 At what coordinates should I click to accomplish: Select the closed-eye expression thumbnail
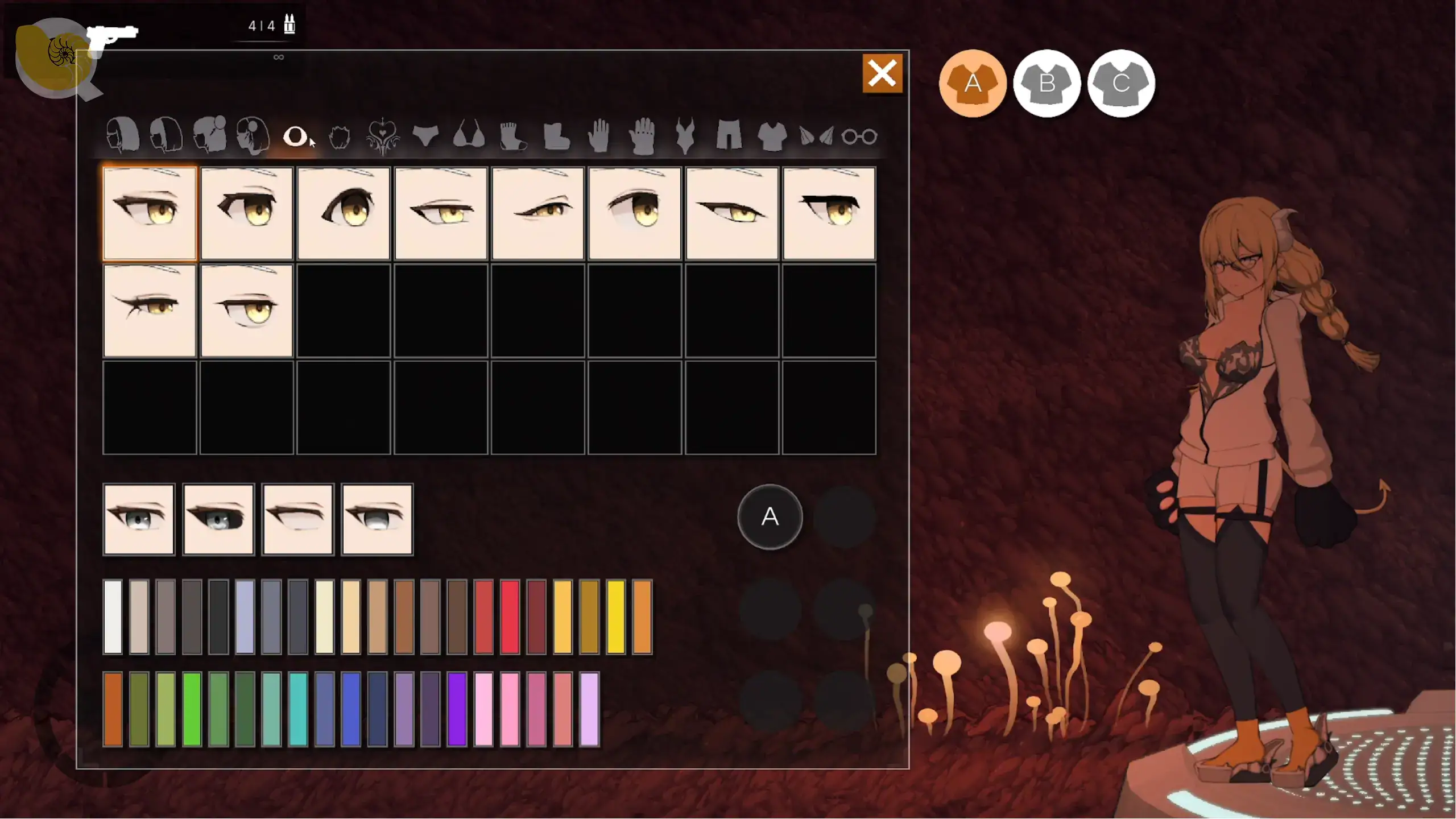(297, 519)
